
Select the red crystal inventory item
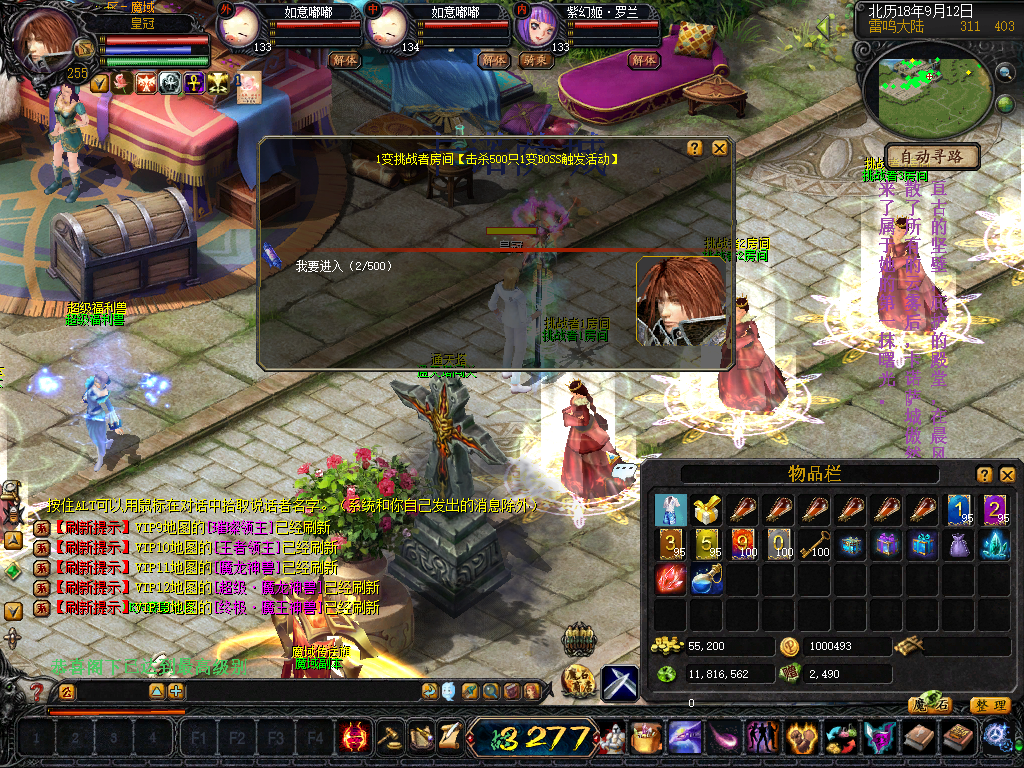[x=670, y=579]
